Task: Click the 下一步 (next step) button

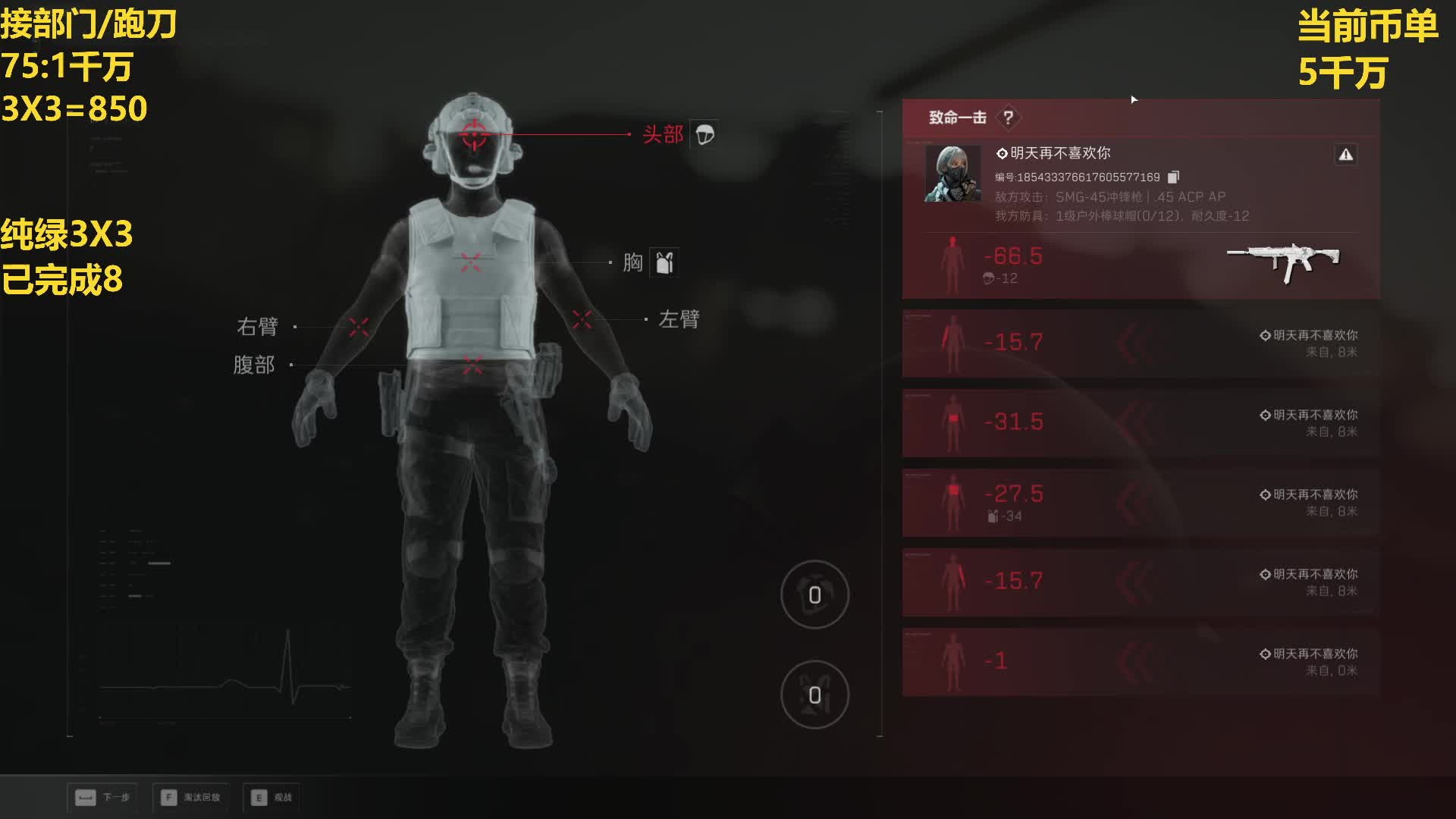Action: (x=102, y=797)
